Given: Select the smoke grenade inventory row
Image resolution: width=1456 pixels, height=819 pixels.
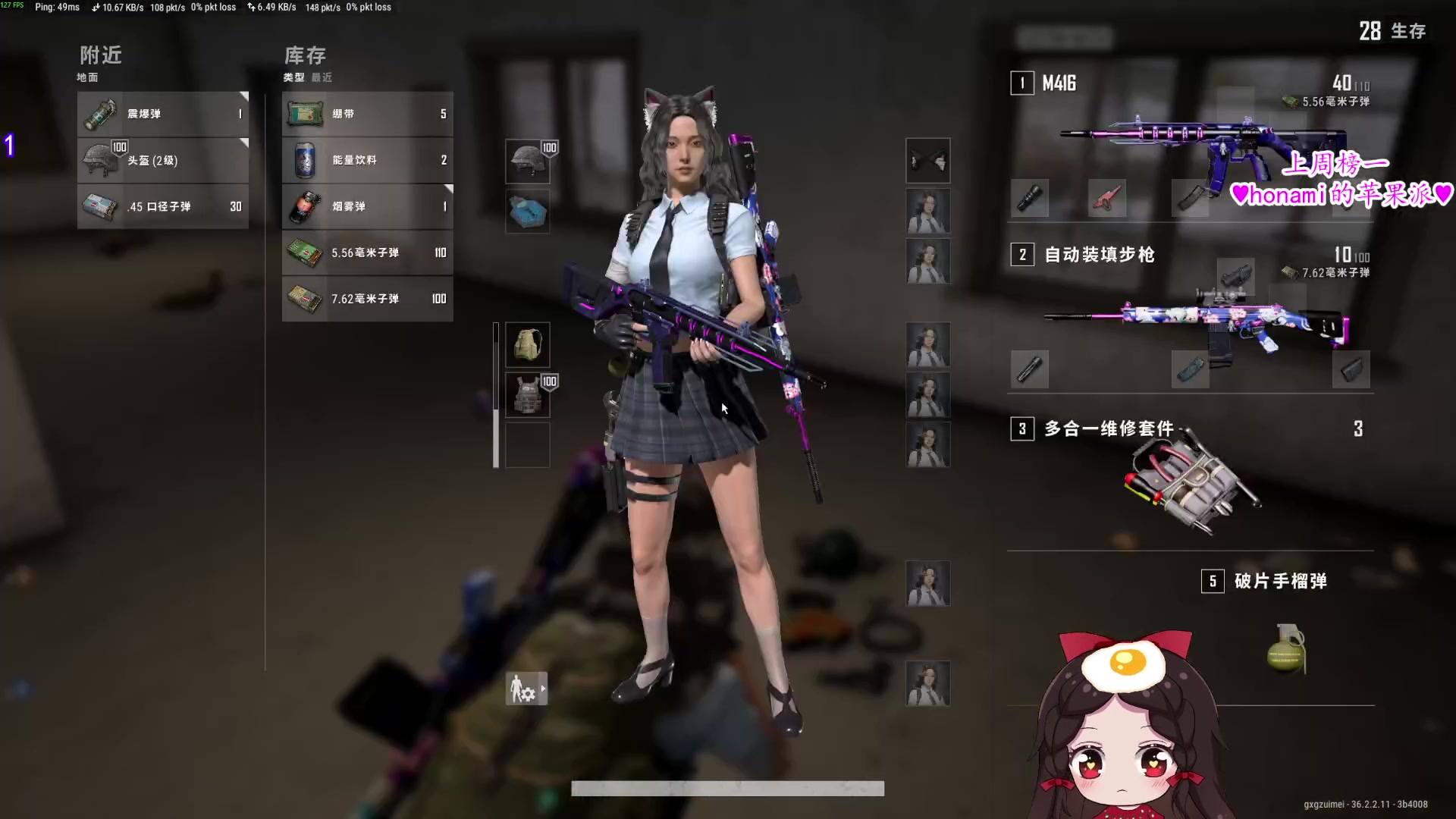Looking at the screenshot, I should tap(368, 206).
